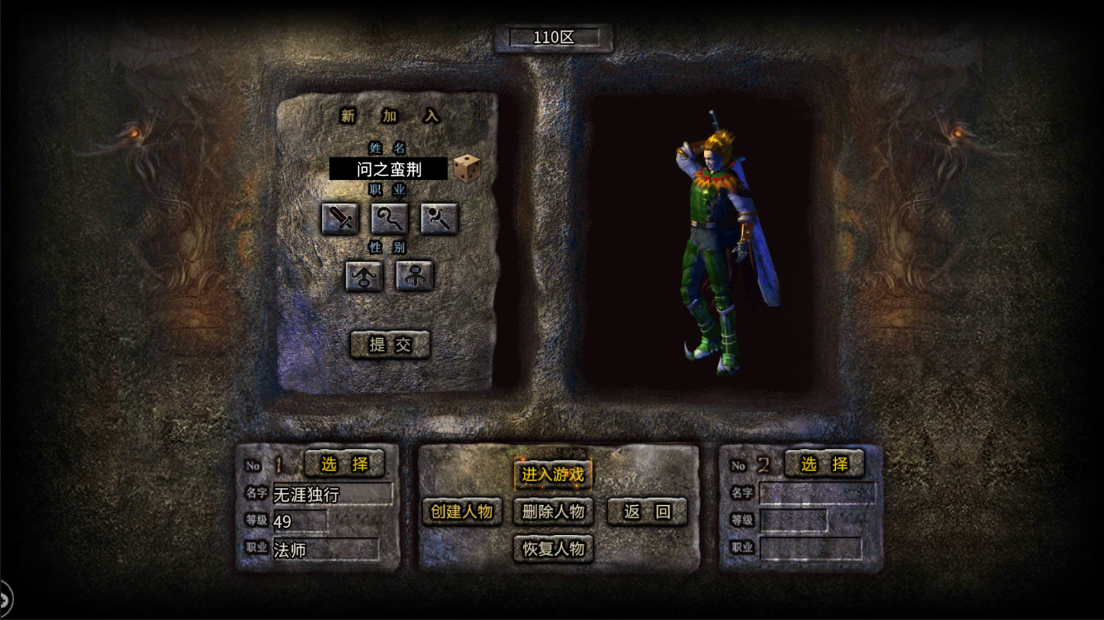Choose the sword class icon

(340, 217)
